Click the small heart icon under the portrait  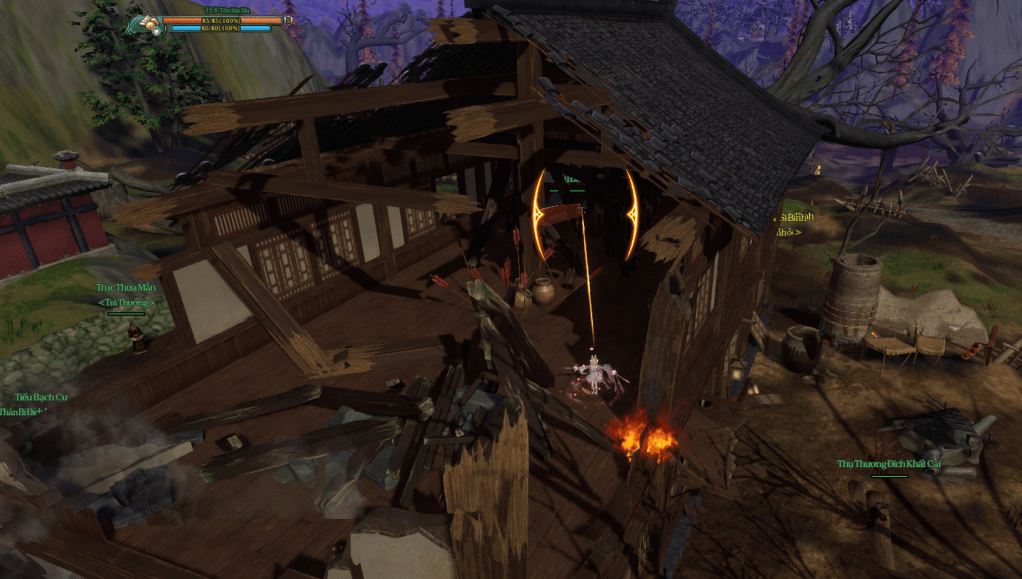(156, 31)
